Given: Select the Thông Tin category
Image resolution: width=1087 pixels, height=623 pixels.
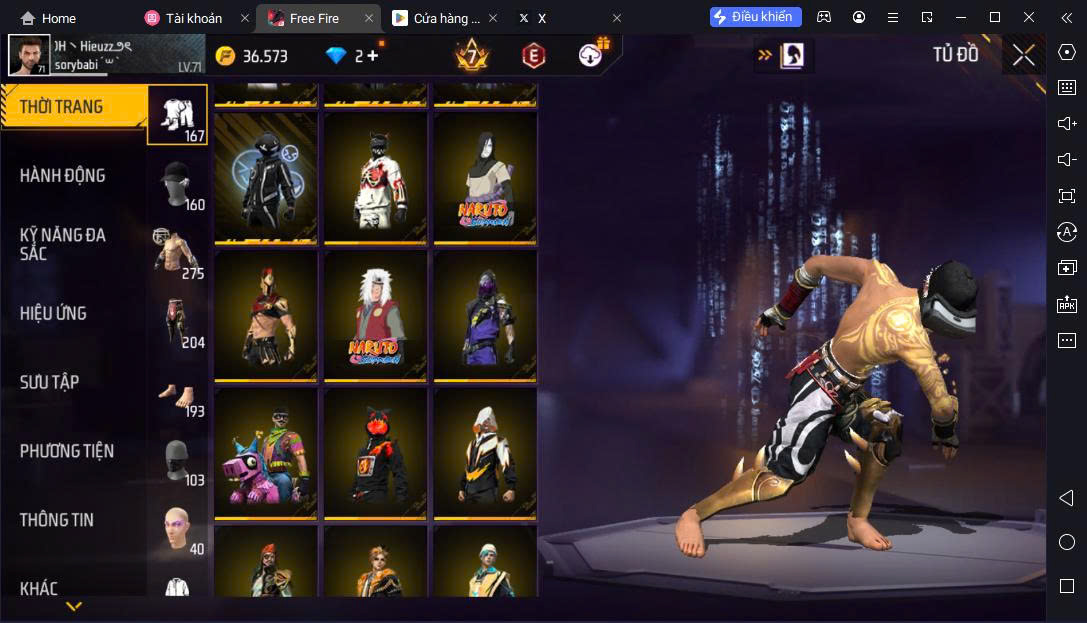Looking at the screenshot, I should click(75, 520).
